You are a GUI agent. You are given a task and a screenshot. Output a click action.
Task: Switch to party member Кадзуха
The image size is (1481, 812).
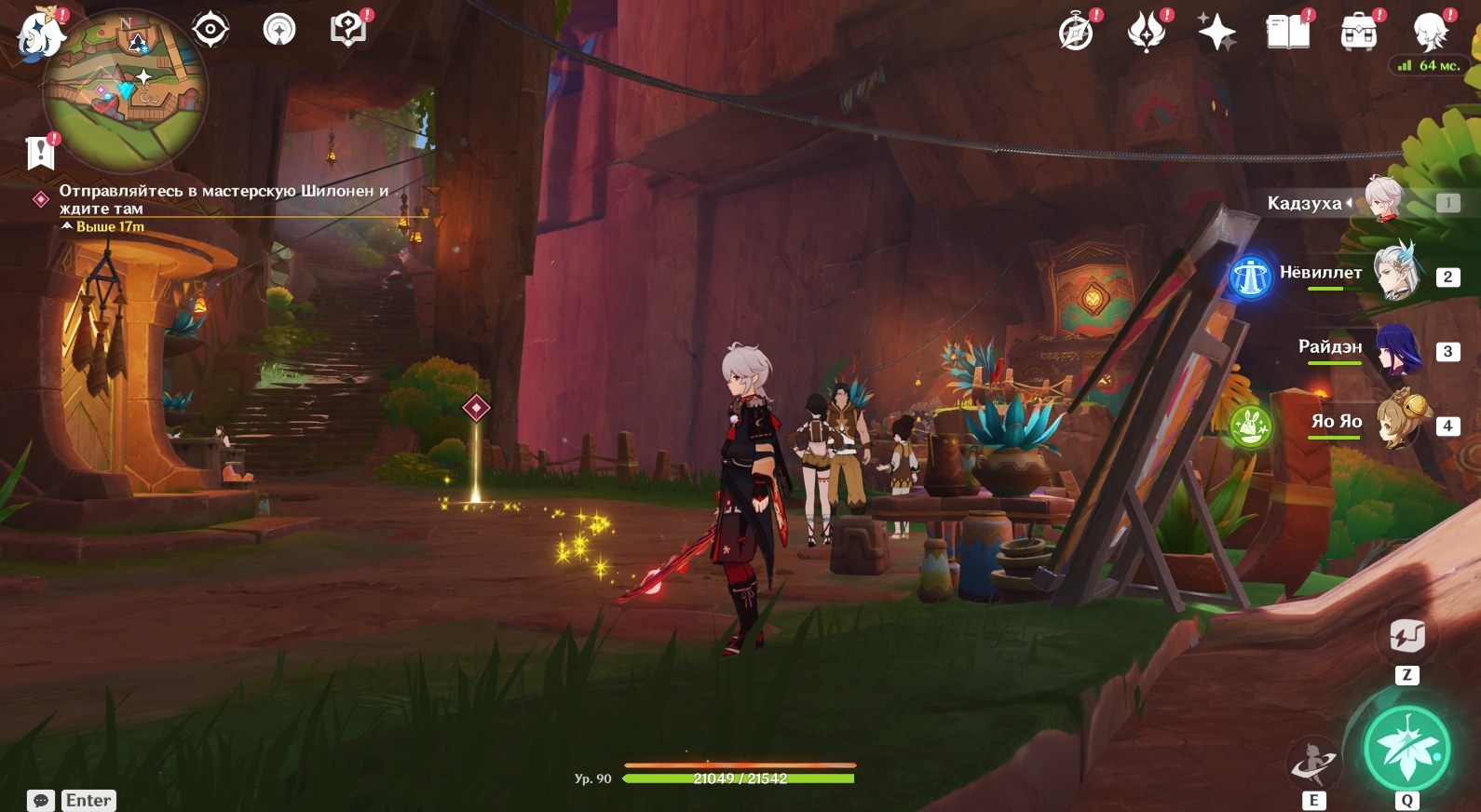(x=1383, y=202)
